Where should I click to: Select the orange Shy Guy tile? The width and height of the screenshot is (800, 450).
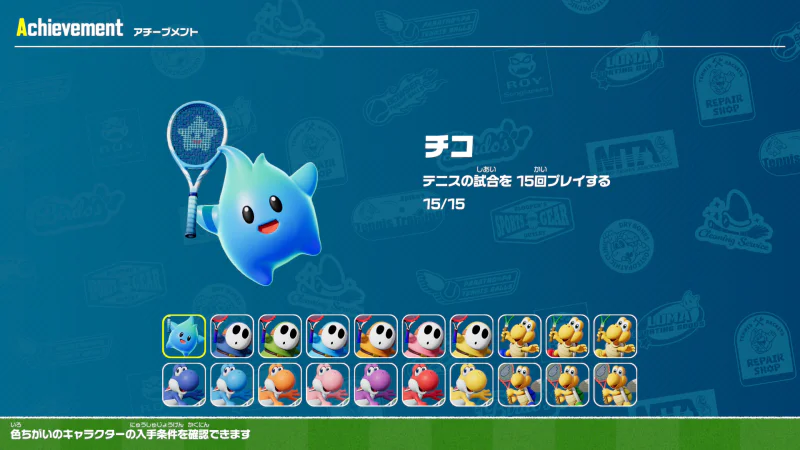[376, 336]
